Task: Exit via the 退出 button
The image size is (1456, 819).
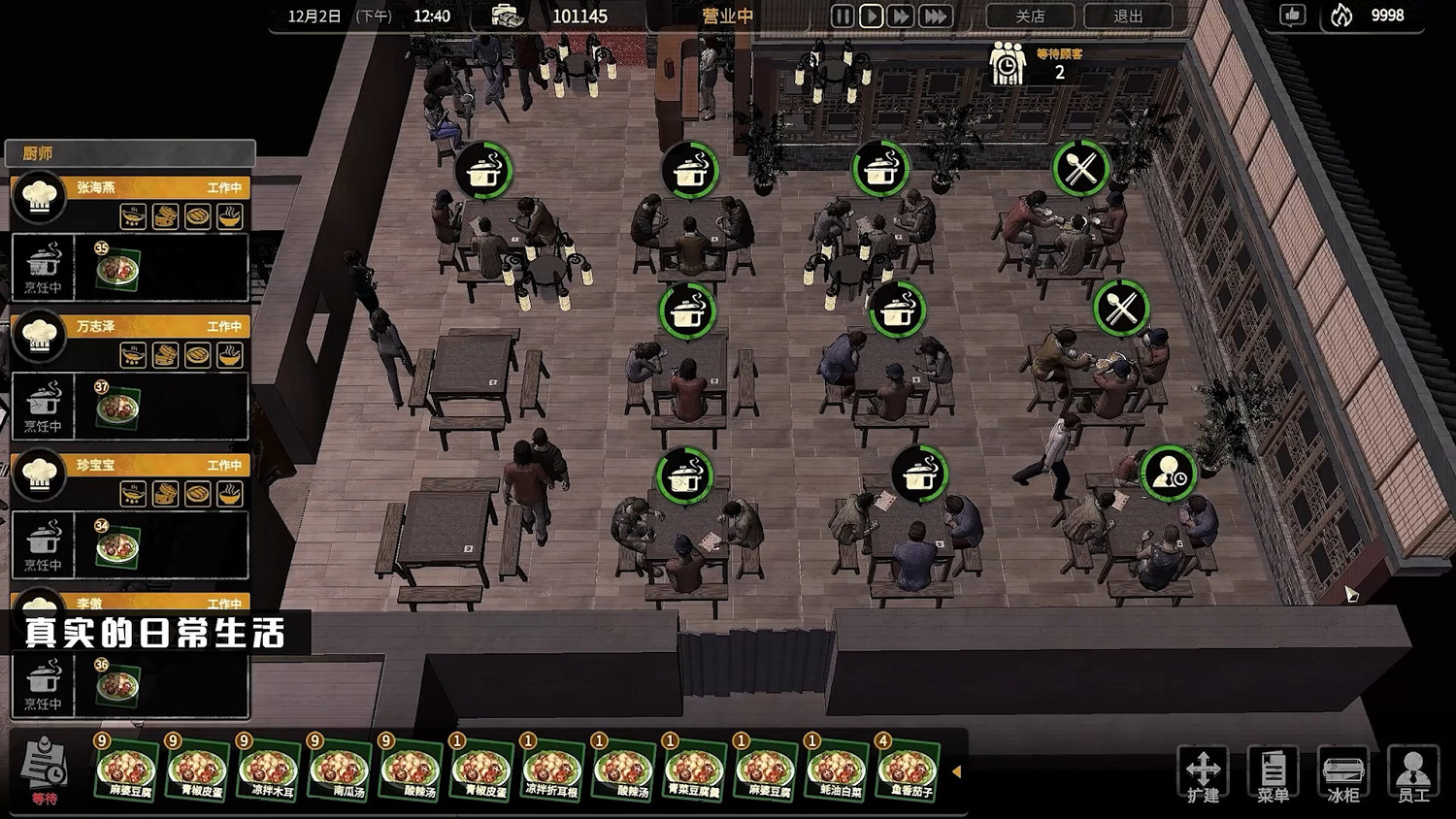Action: pos(1128,16)
